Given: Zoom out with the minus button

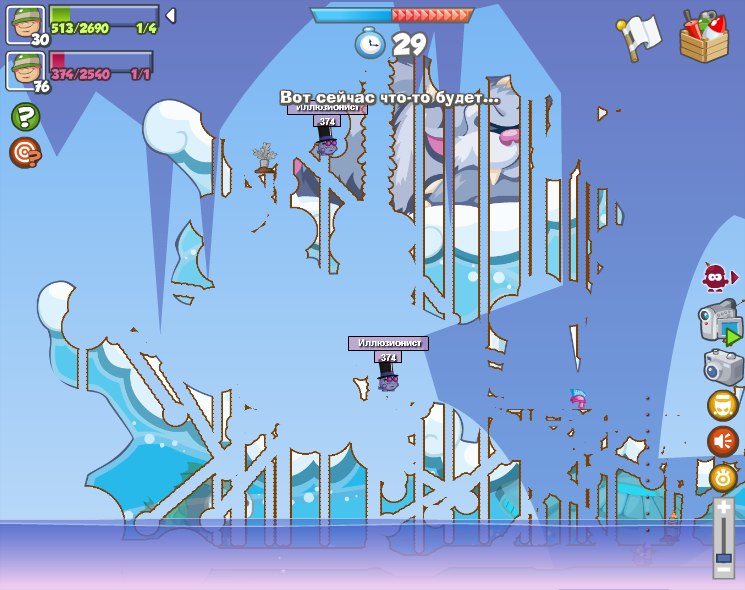Looking at the screenshot, I should coord(724,570).
